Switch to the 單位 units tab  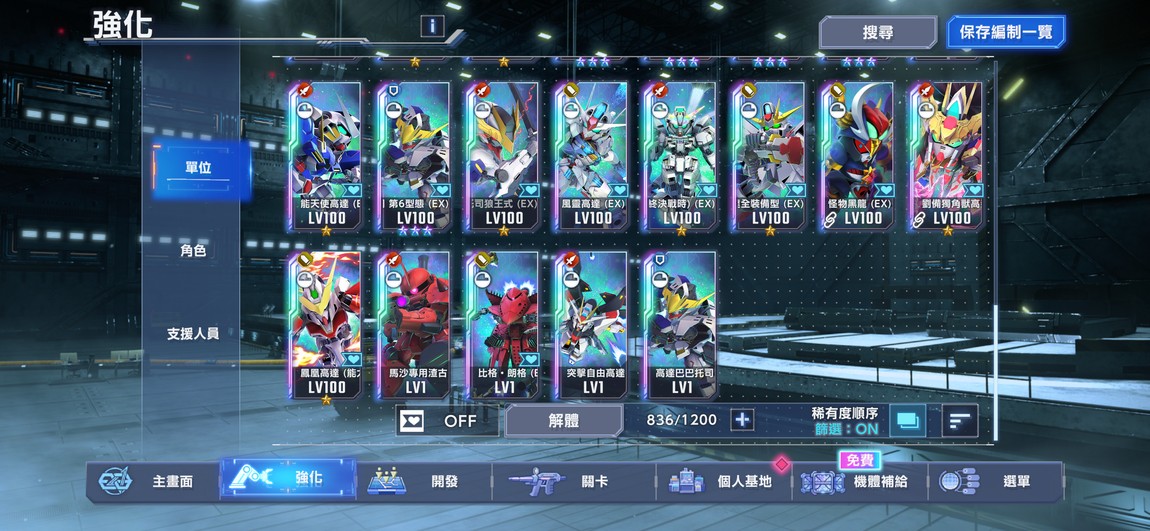pos(192,168)
